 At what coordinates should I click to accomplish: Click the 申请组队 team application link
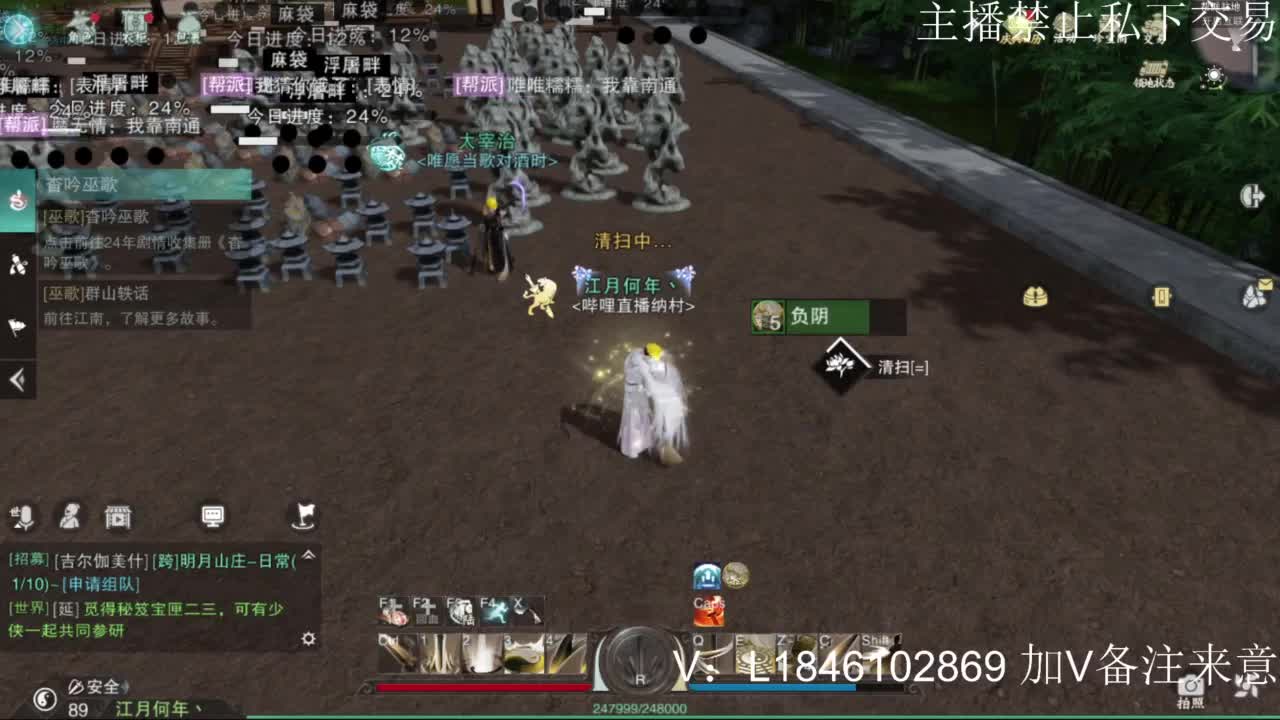102,585
